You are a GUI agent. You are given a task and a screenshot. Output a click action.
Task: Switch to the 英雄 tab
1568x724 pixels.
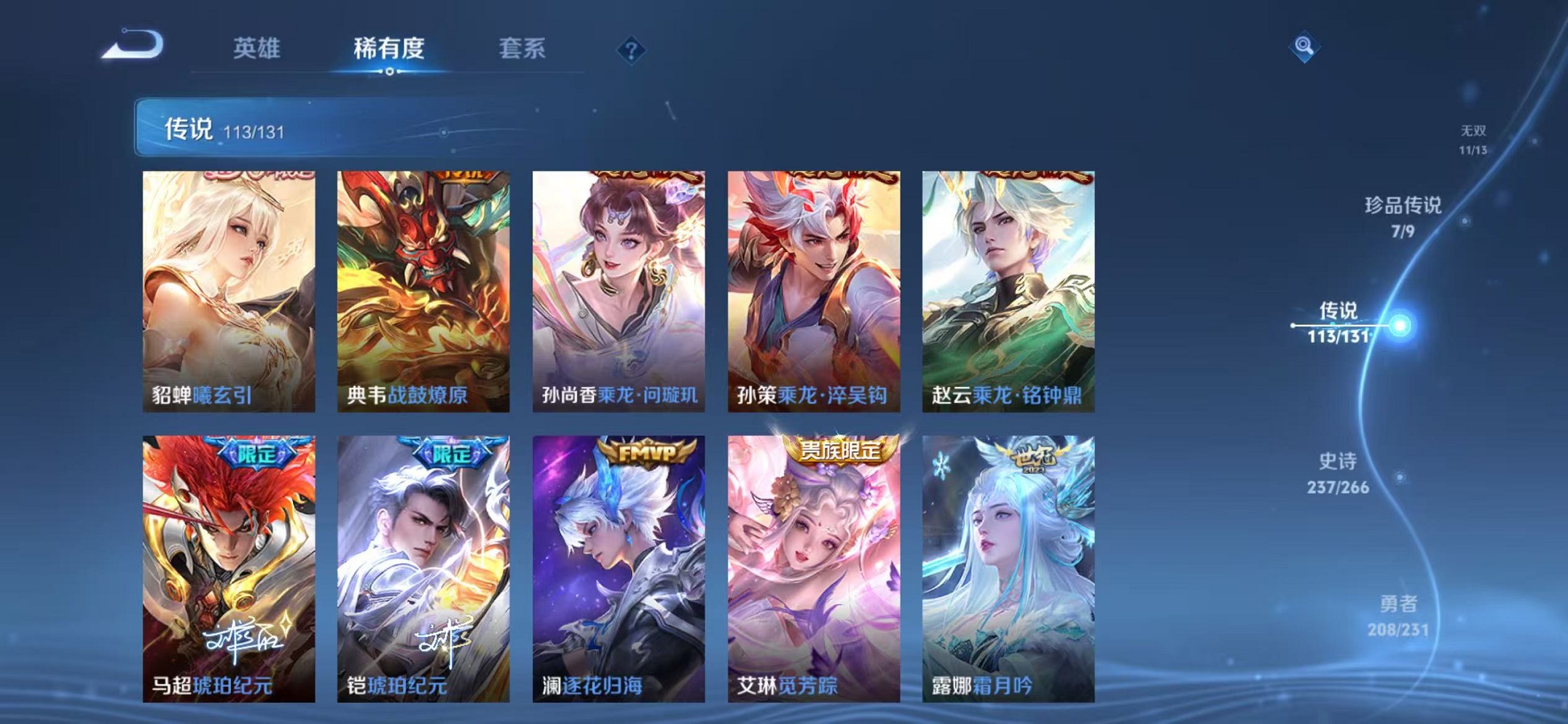pyautogui.click(x=258, y=48)
